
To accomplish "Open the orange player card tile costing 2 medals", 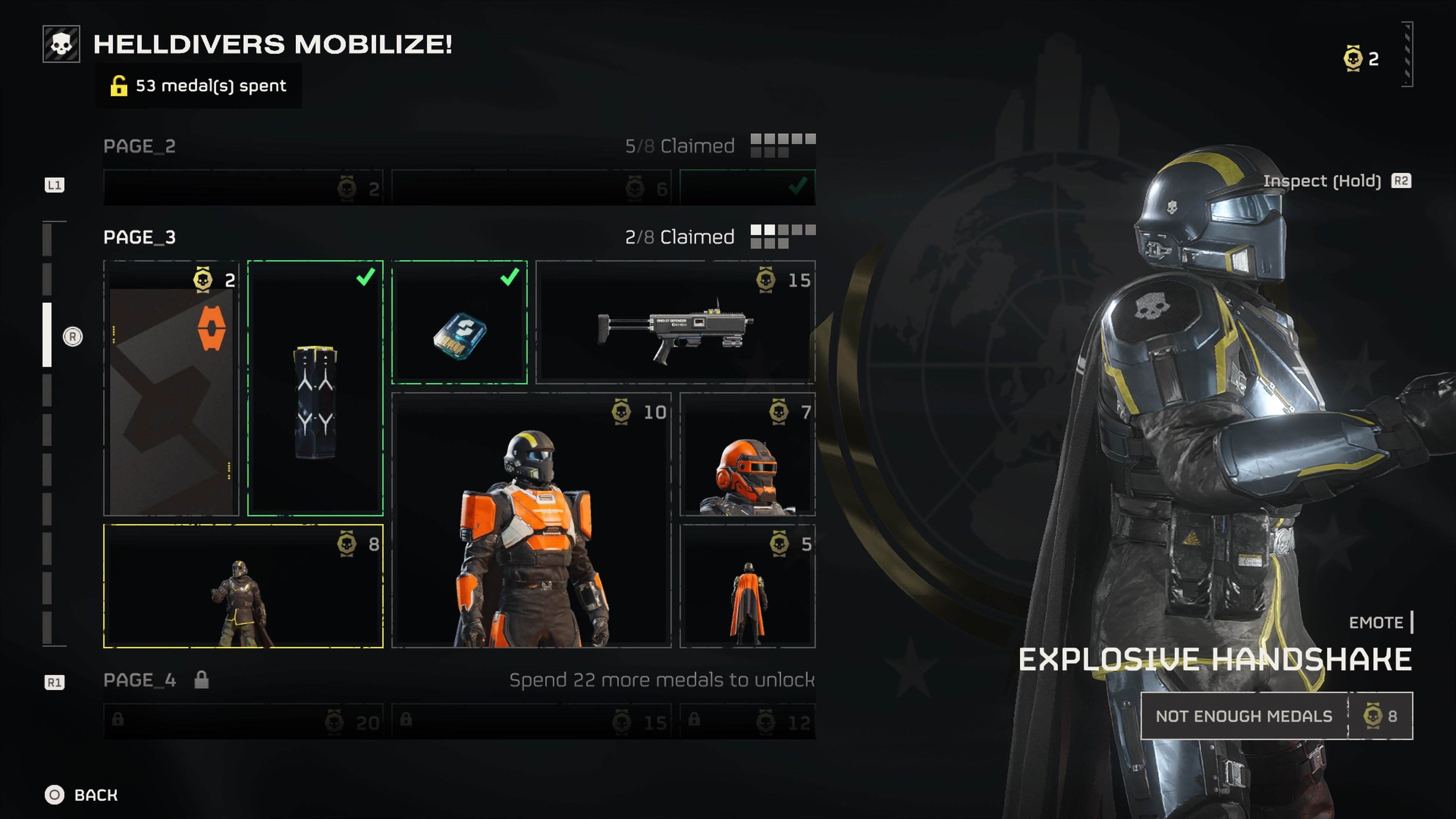I will 171,388.
